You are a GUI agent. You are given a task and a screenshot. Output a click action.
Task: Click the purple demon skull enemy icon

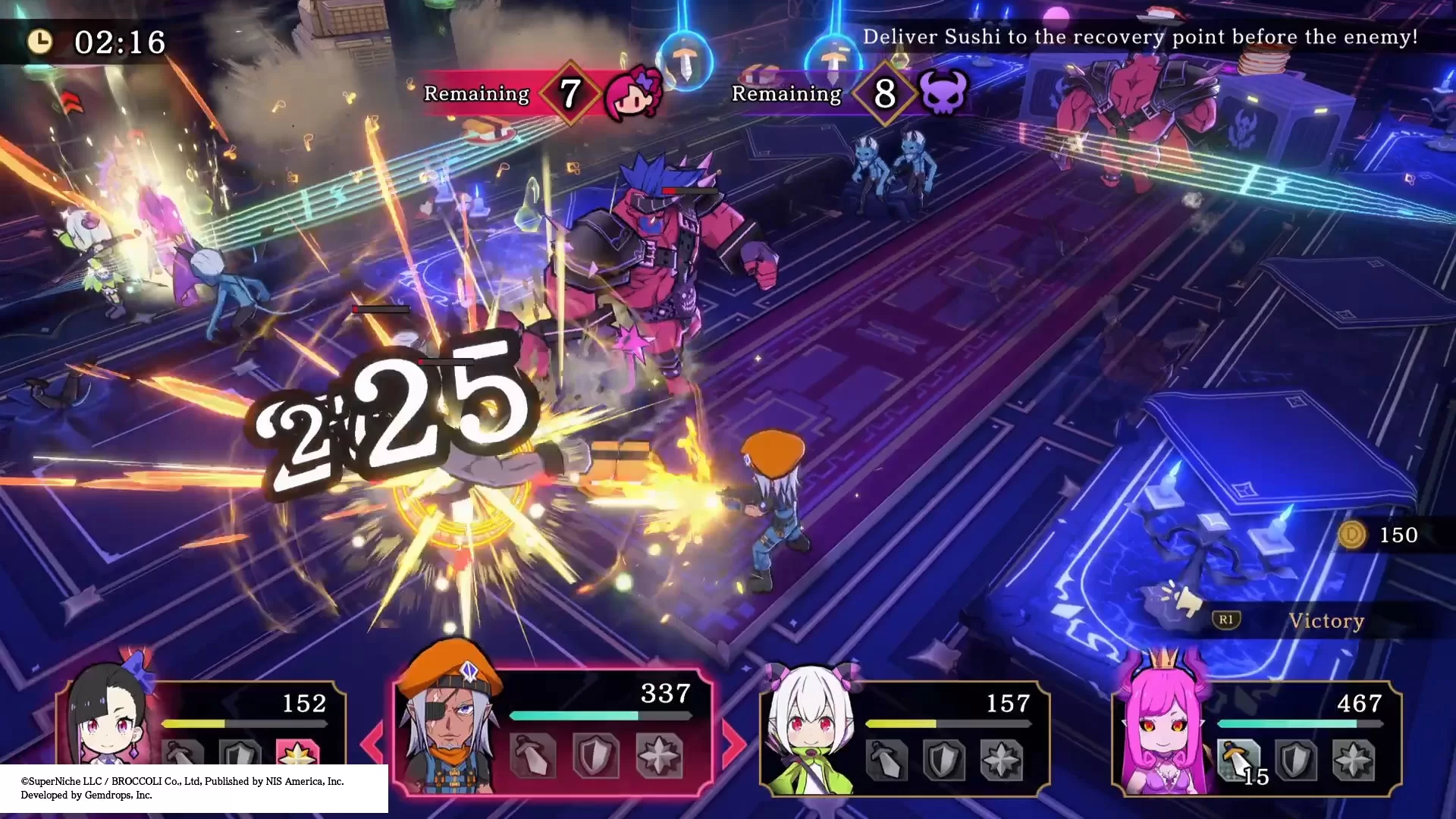[943, 93]
